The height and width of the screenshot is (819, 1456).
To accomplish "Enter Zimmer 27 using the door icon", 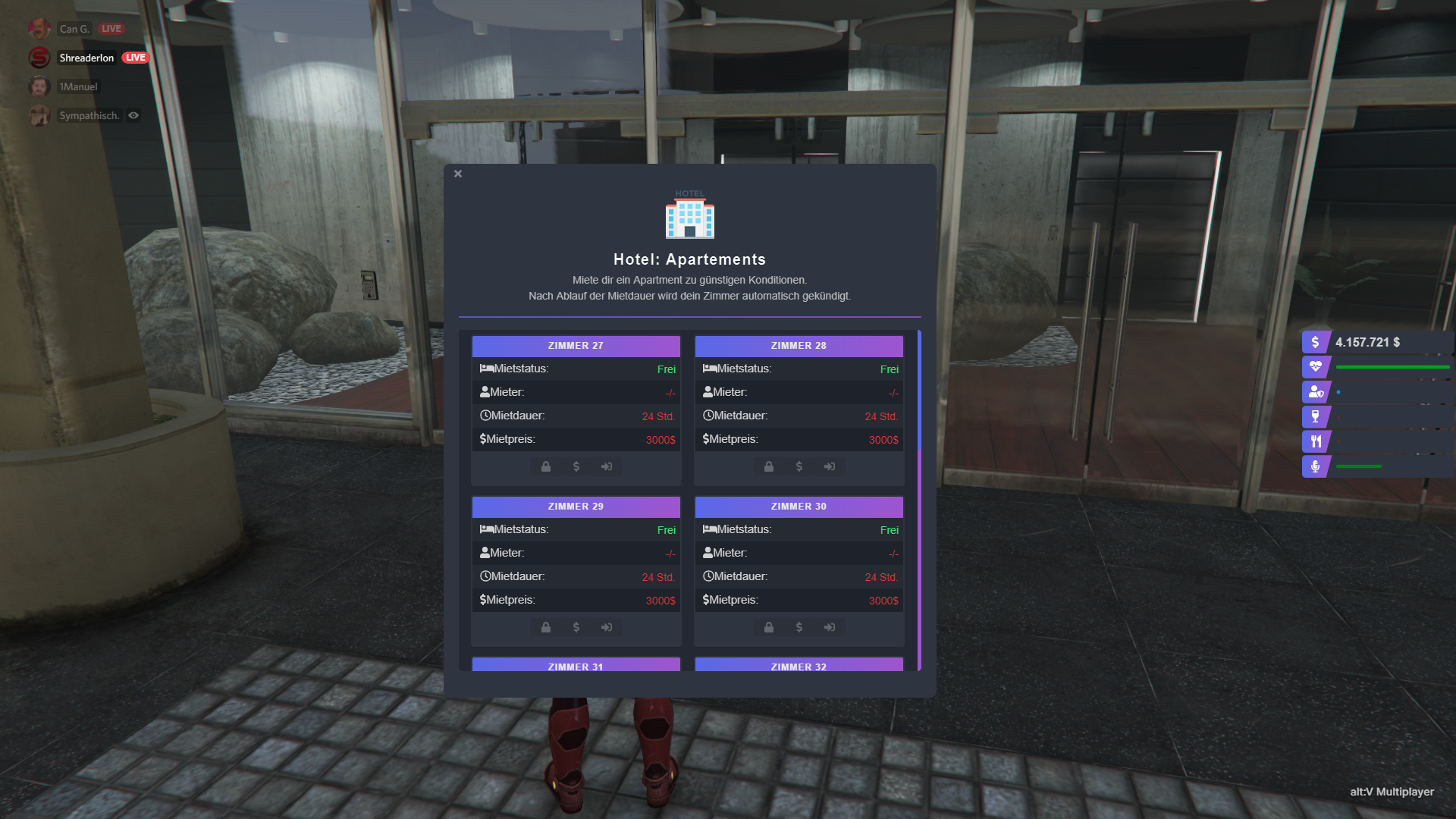I will pyautogui.click(x=607, y=466).
